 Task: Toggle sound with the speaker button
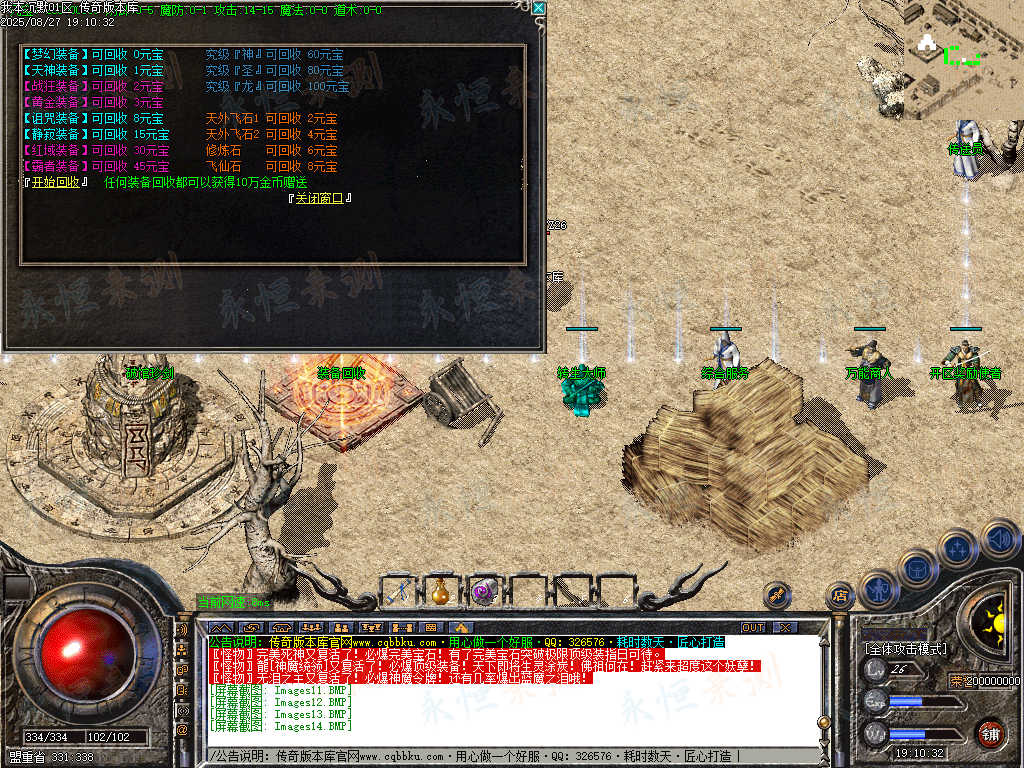[999, 540]
